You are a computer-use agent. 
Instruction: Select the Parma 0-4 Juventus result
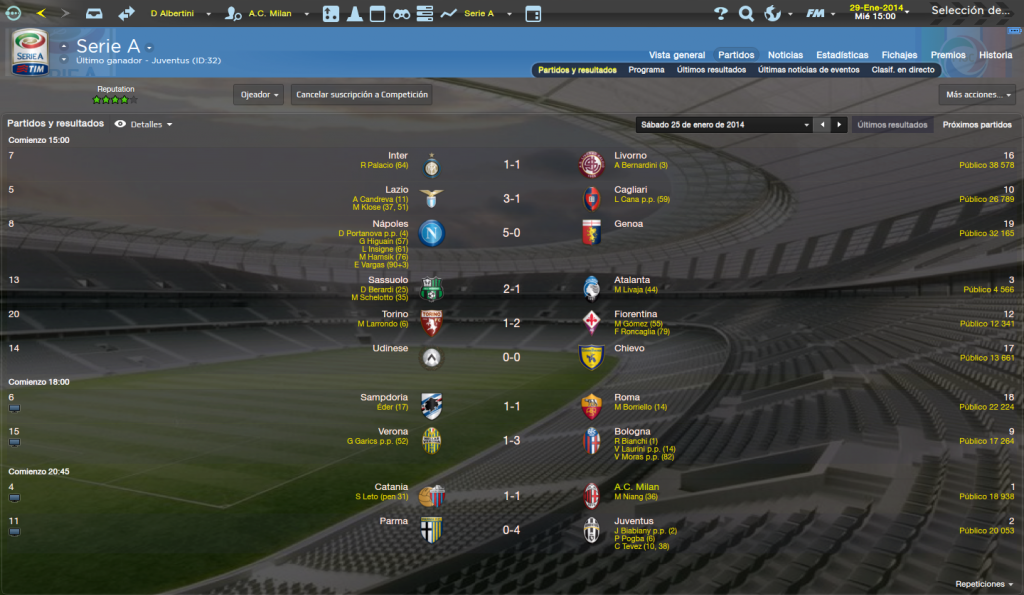(511, 530)
